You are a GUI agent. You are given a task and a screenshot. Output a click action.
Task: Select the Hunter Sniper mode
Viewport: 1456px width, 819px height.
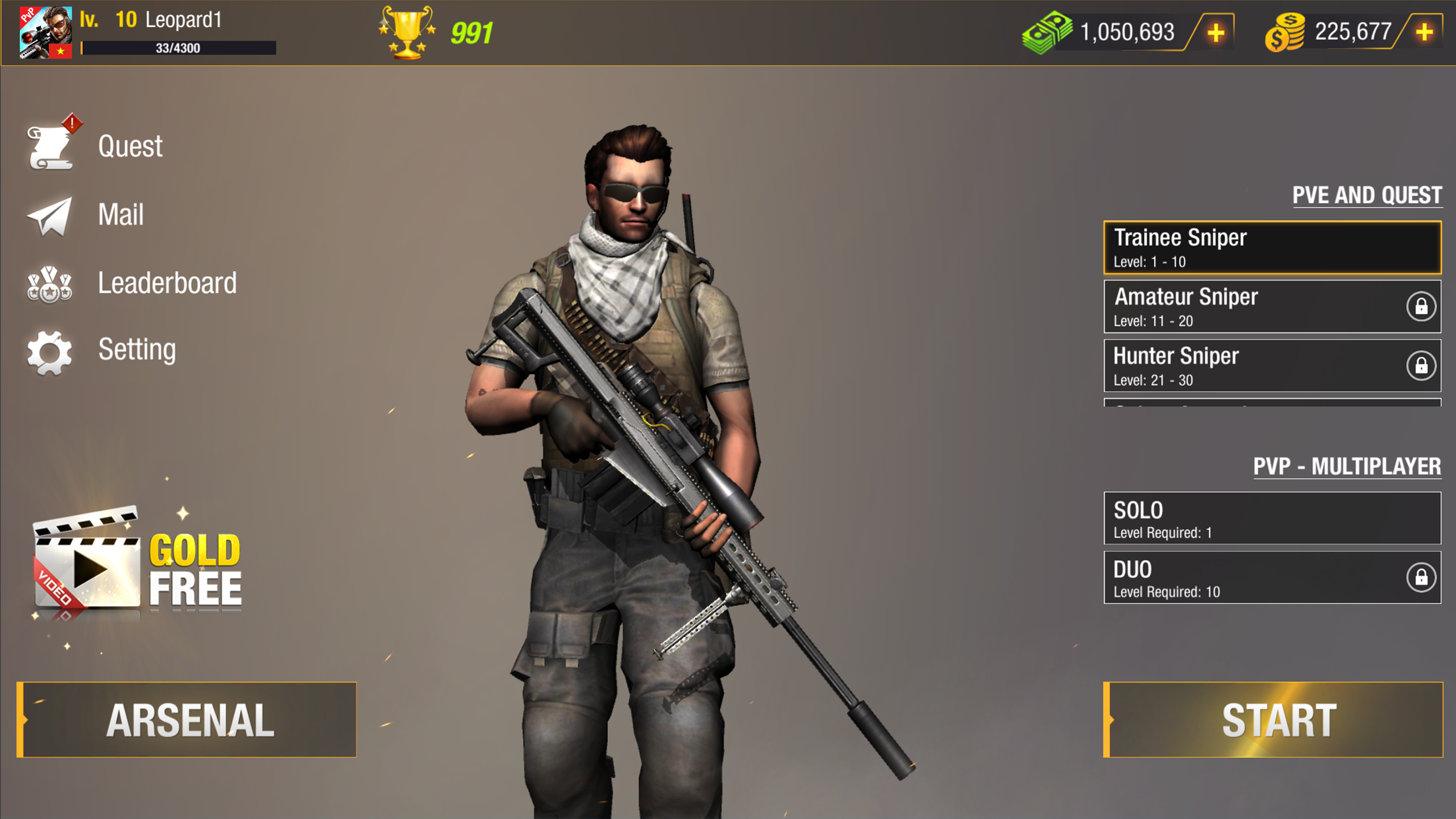click(1272, 366)
